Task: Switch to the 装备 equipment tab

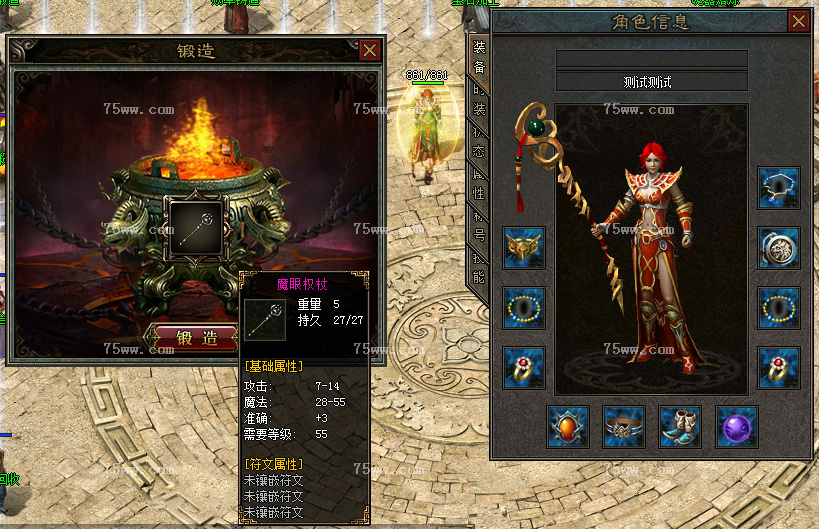Action: point(479,57)
